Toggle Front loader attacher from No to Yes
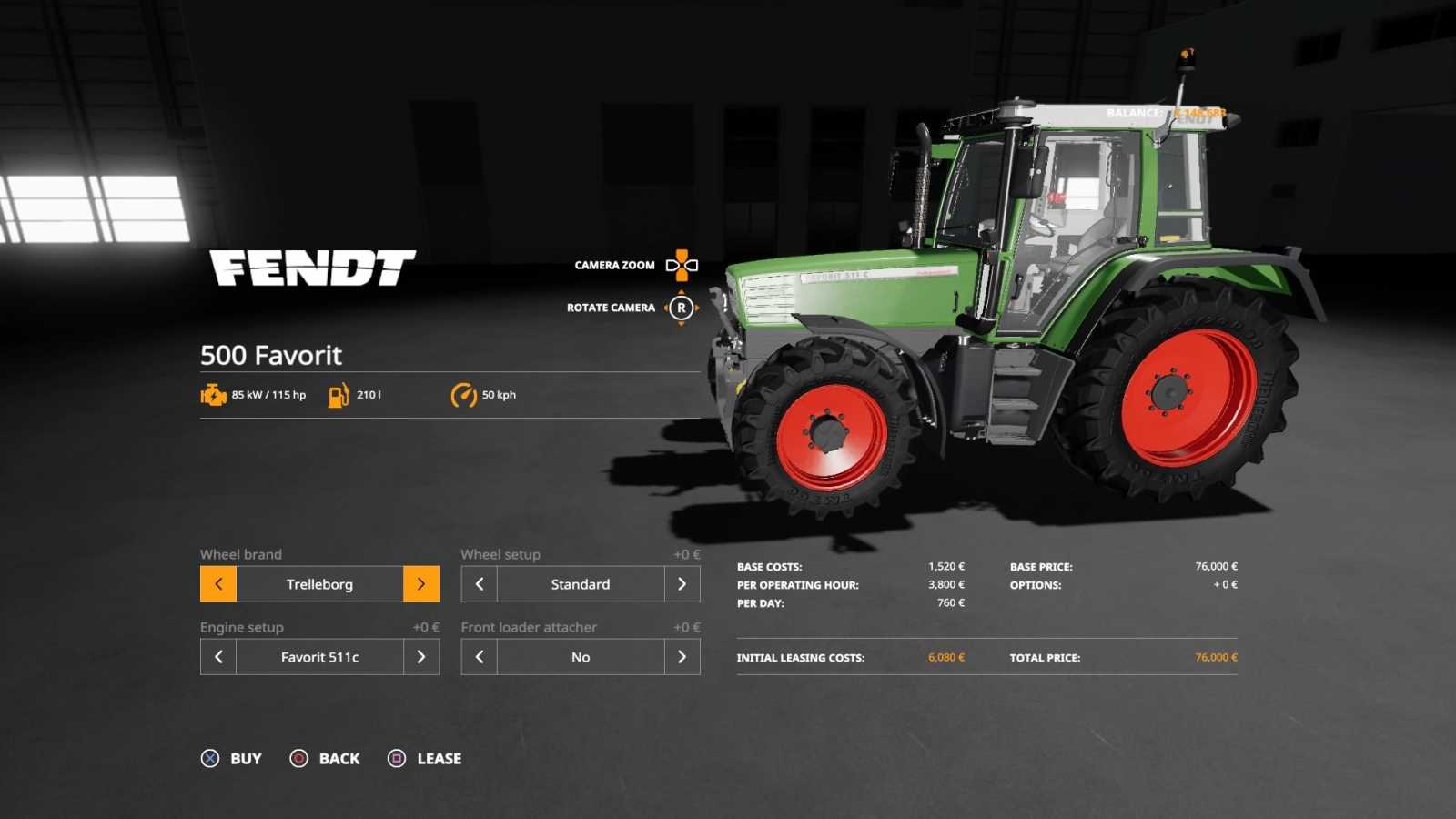This screenshot has height=819, width=1456. coord(682,656)
